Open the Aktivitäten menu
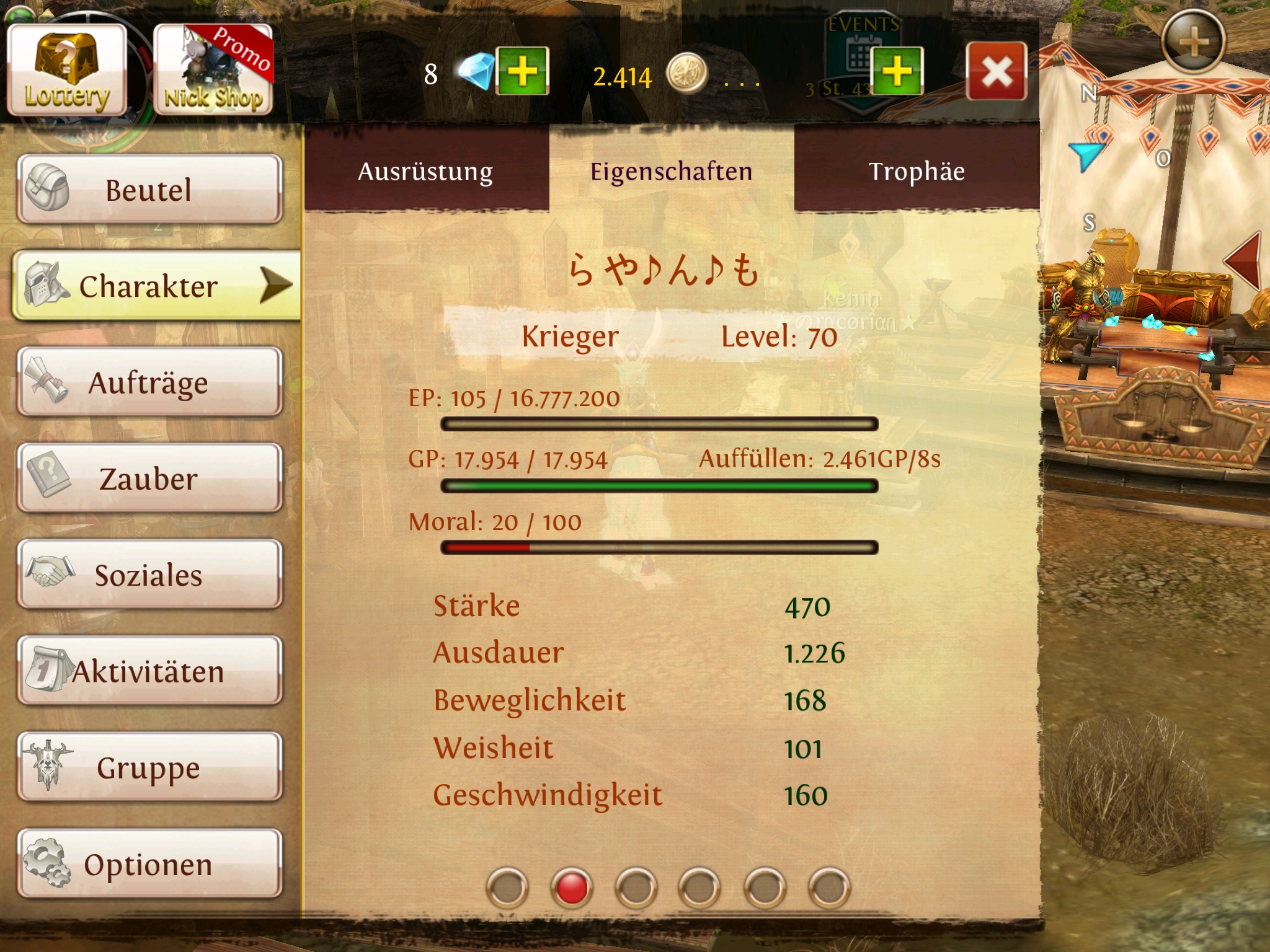Image resolution: width=1270 pixels, height=952 pixels. 149,671
